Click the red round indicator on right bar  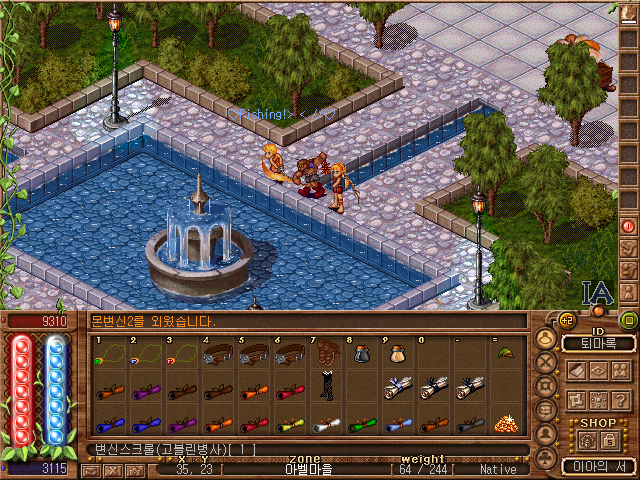(629, 226)
